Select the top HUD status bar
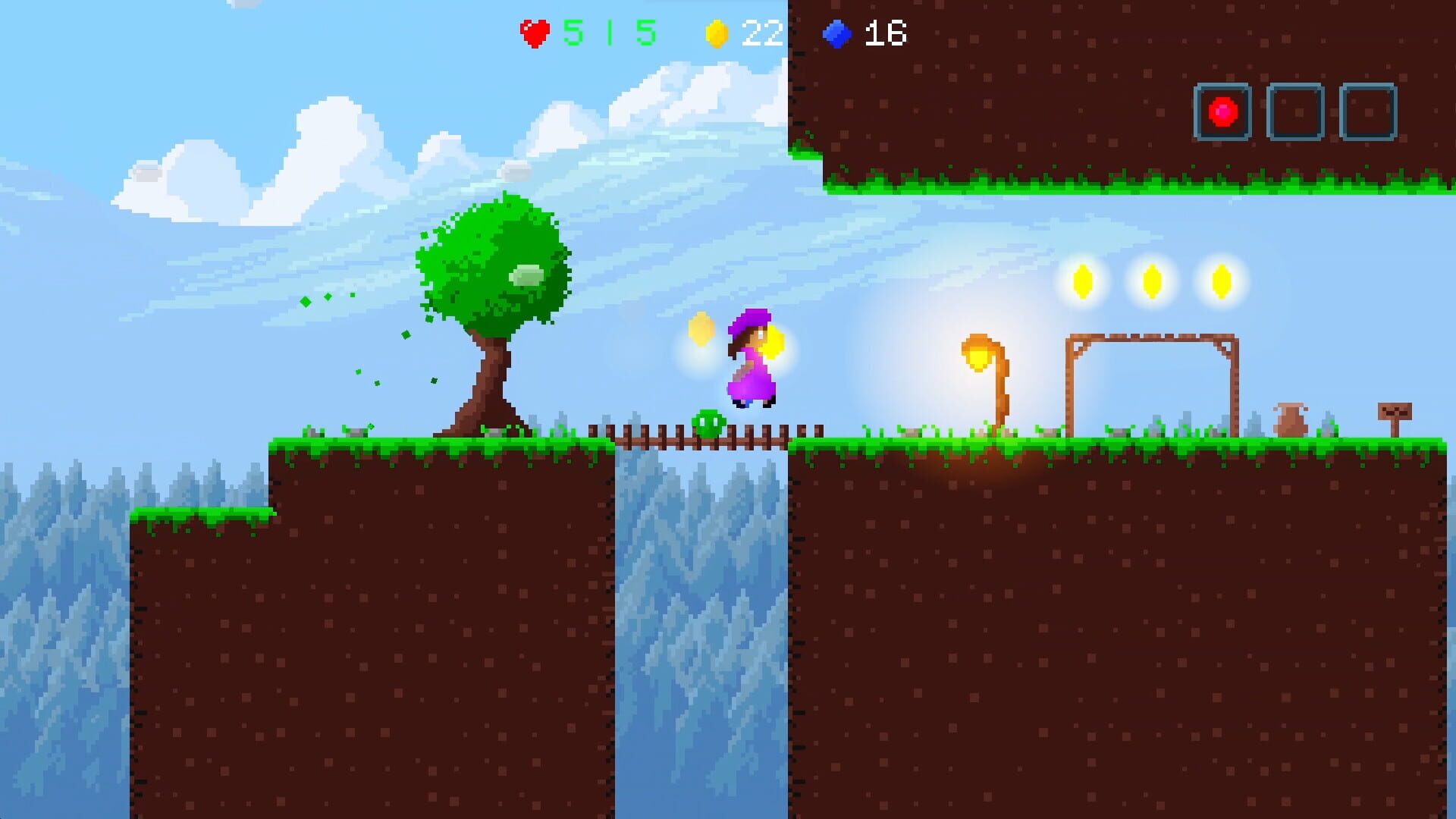Screen dimensions: 1456x819 713,32
